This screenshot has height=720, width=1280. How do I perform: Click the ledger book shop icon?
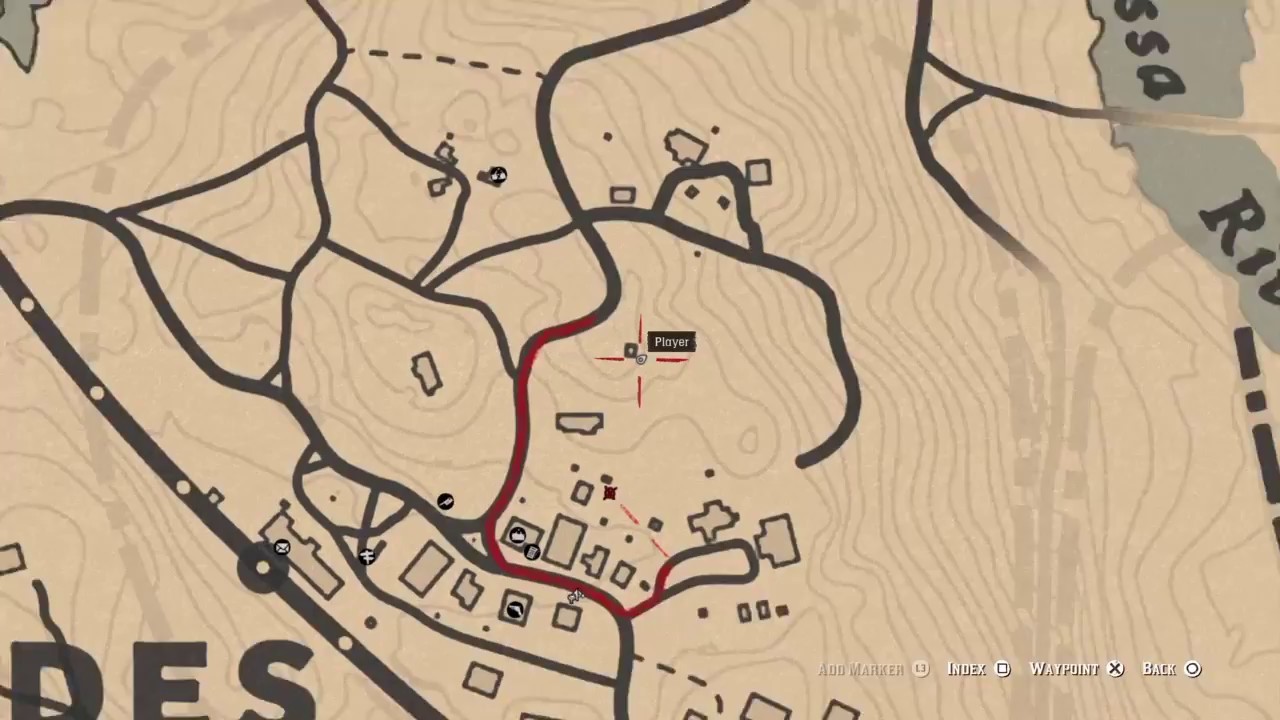532,551
